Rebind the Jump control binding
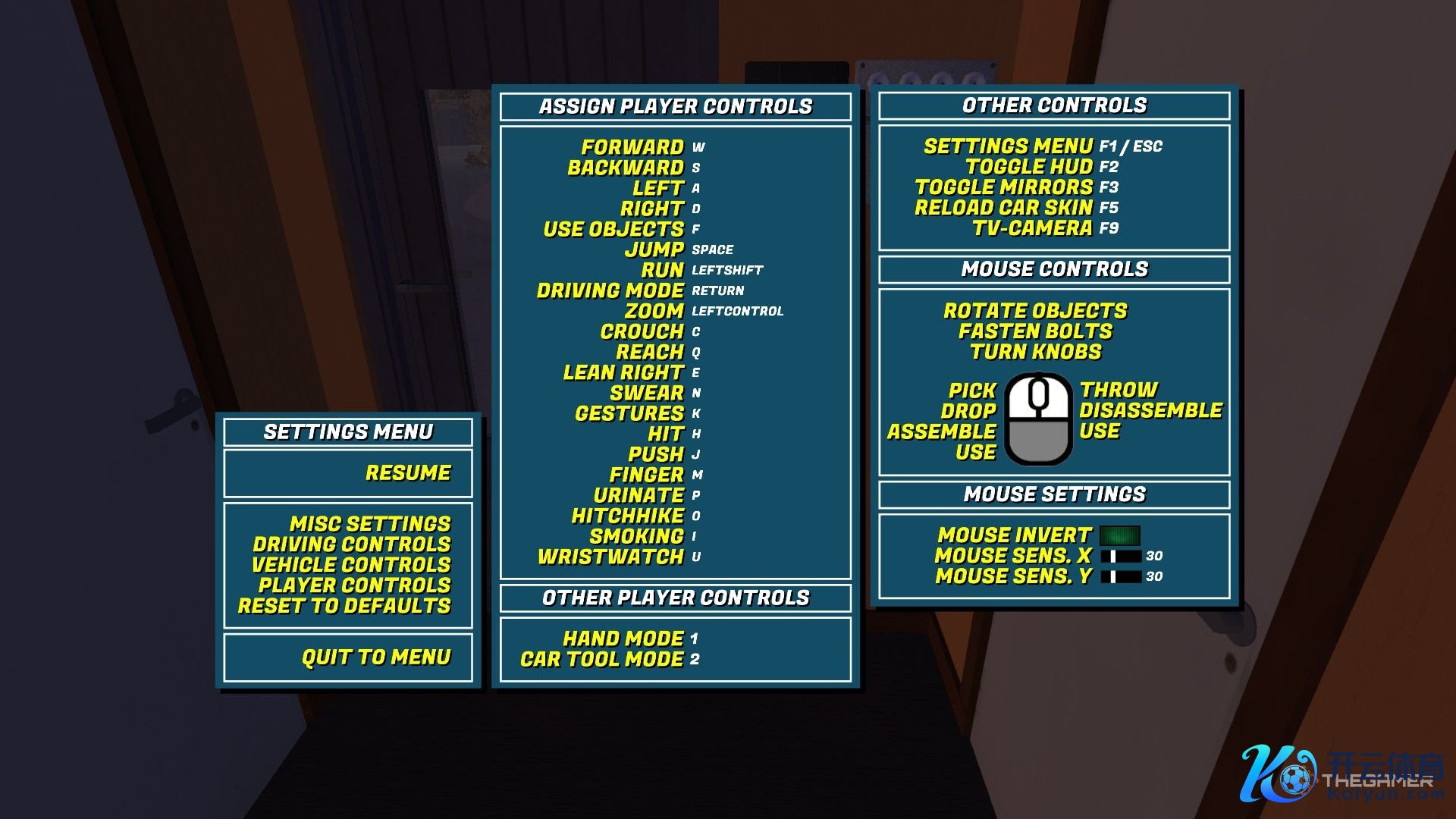This screenshot has height=819, width=1456. (712, 250)
